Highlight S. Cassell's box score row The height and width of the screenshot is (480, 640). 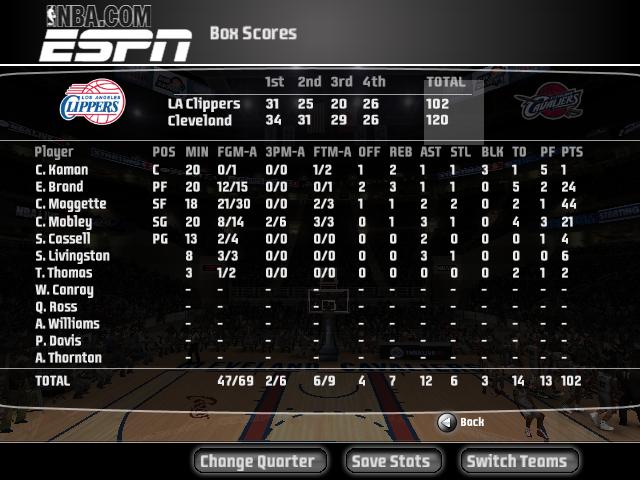(x=63, y=239)
